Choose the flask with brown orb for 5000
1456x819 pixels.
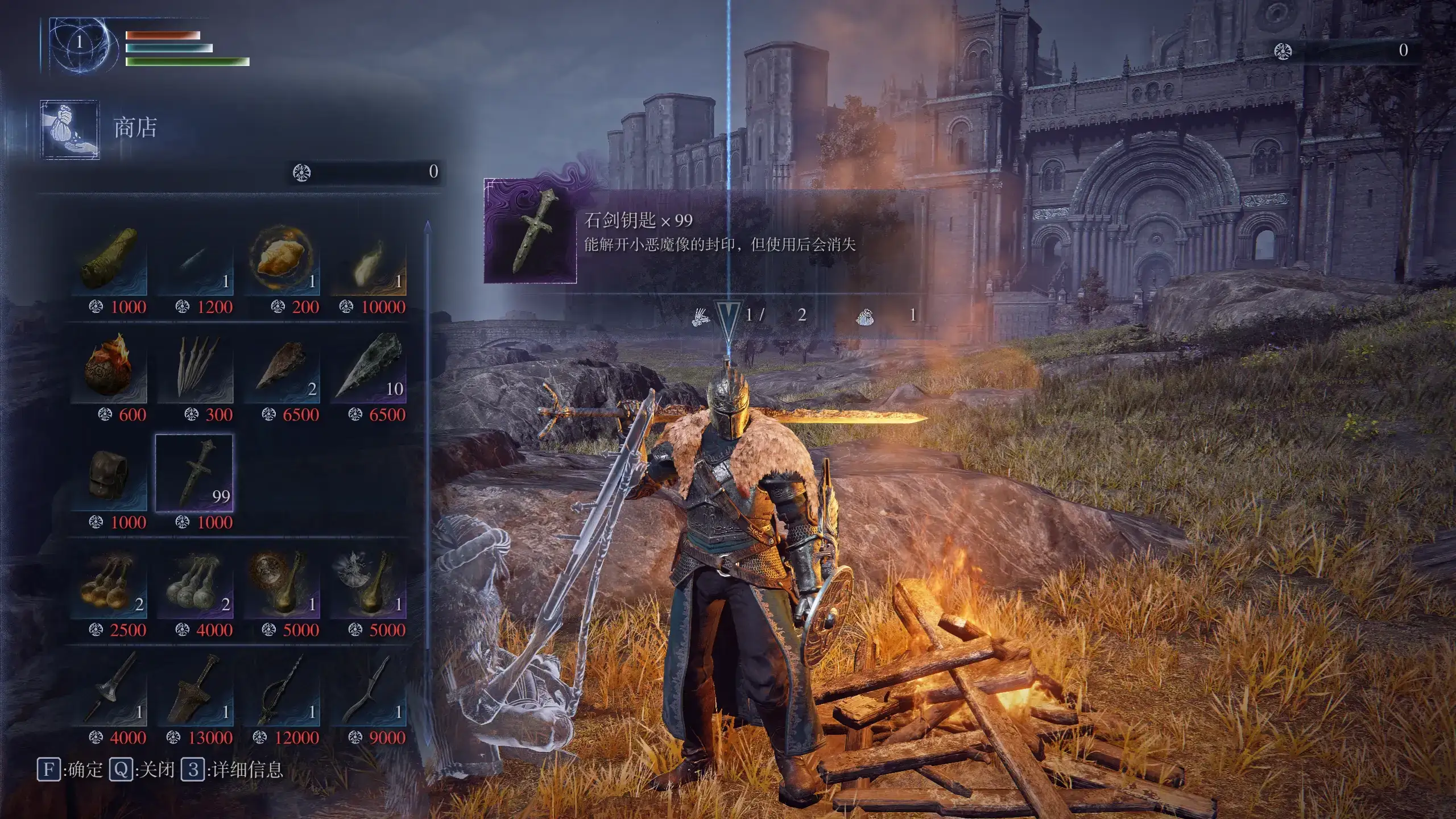pos(282,582)
